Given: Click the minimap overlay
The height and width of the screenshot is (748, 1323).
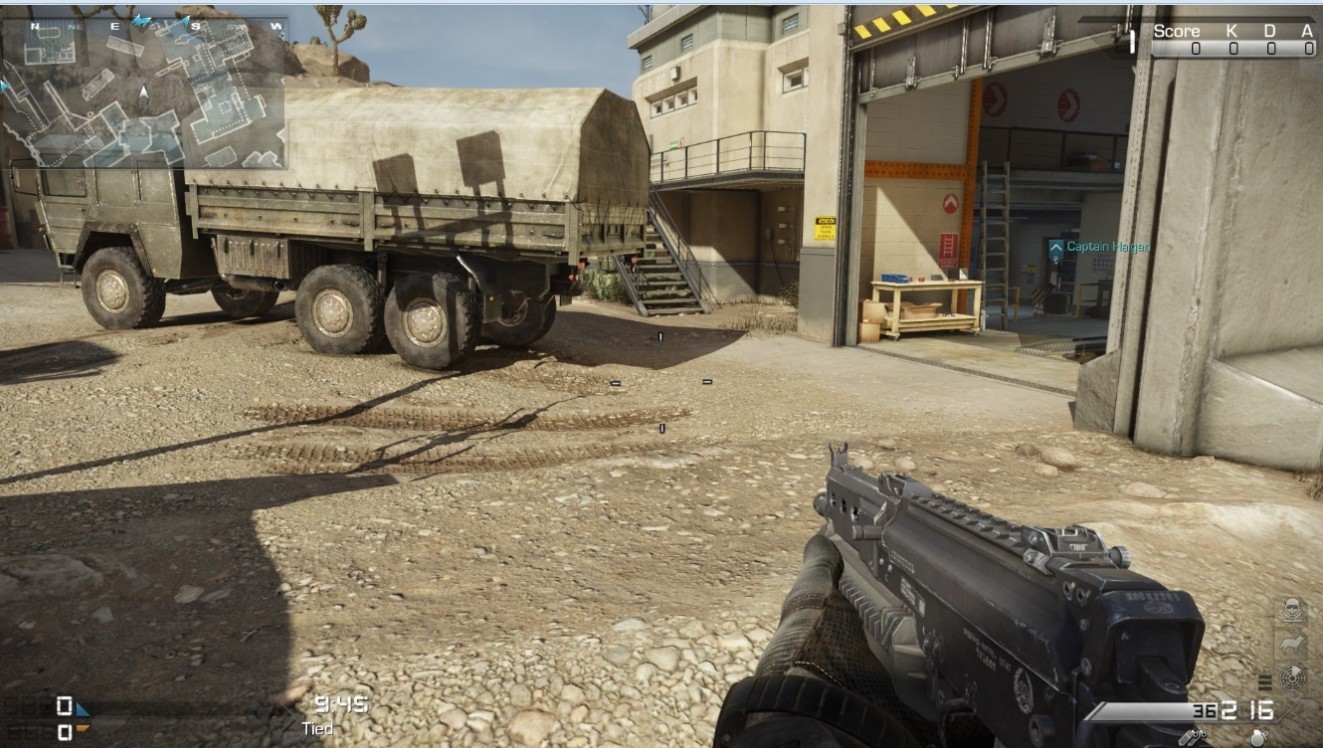Looking at the screenshot, I should pos(145,92).
